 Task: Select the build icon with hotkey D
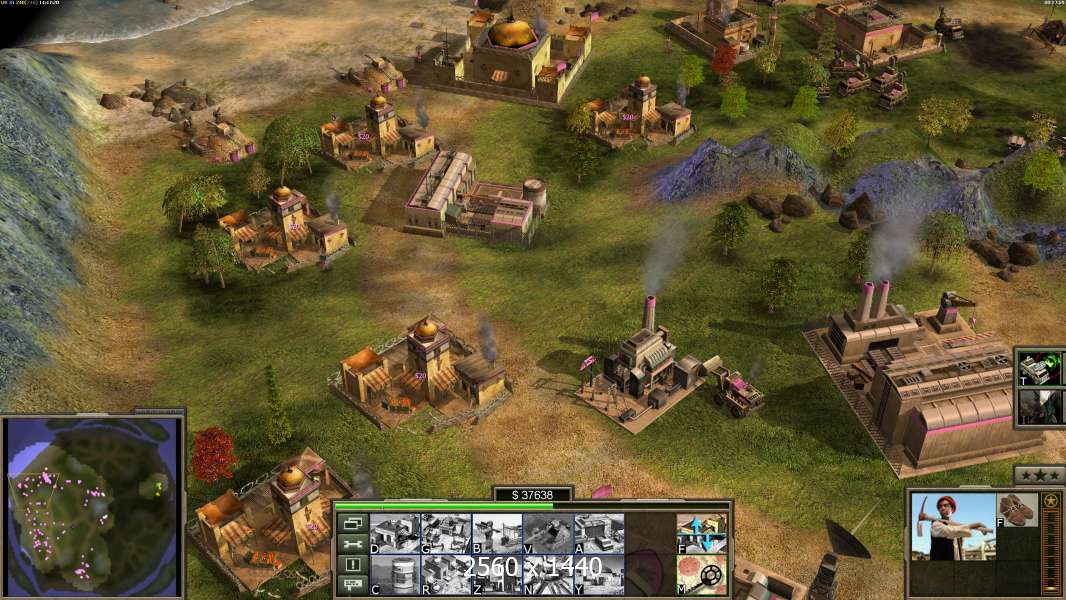394,533
